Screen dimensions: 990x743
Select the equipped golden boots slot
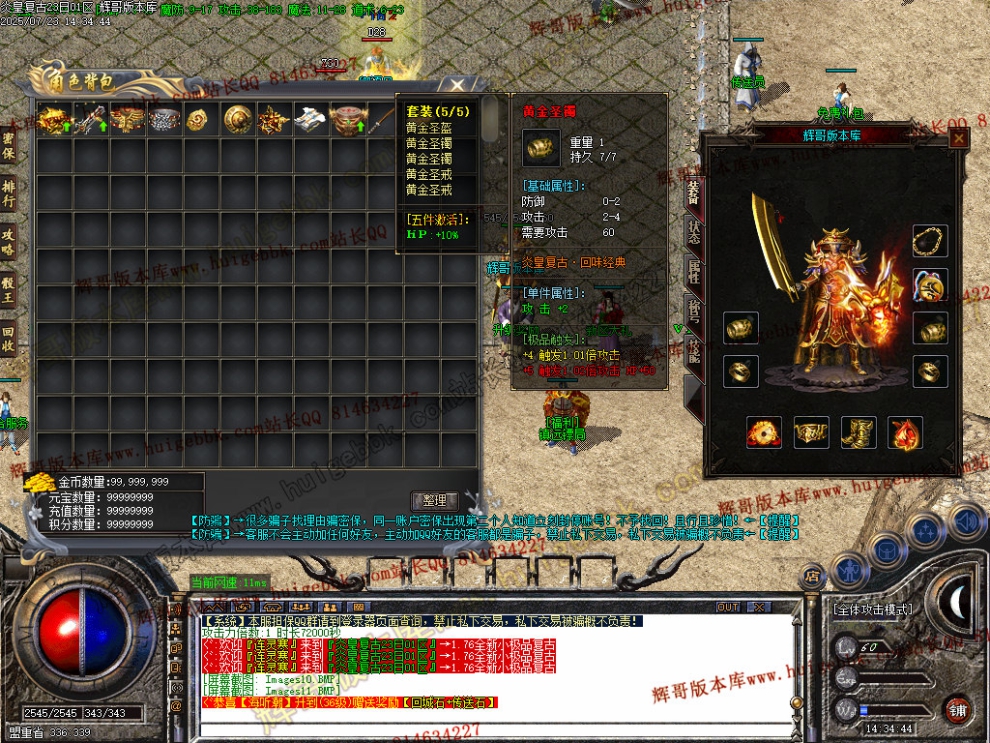click(858, 433)
